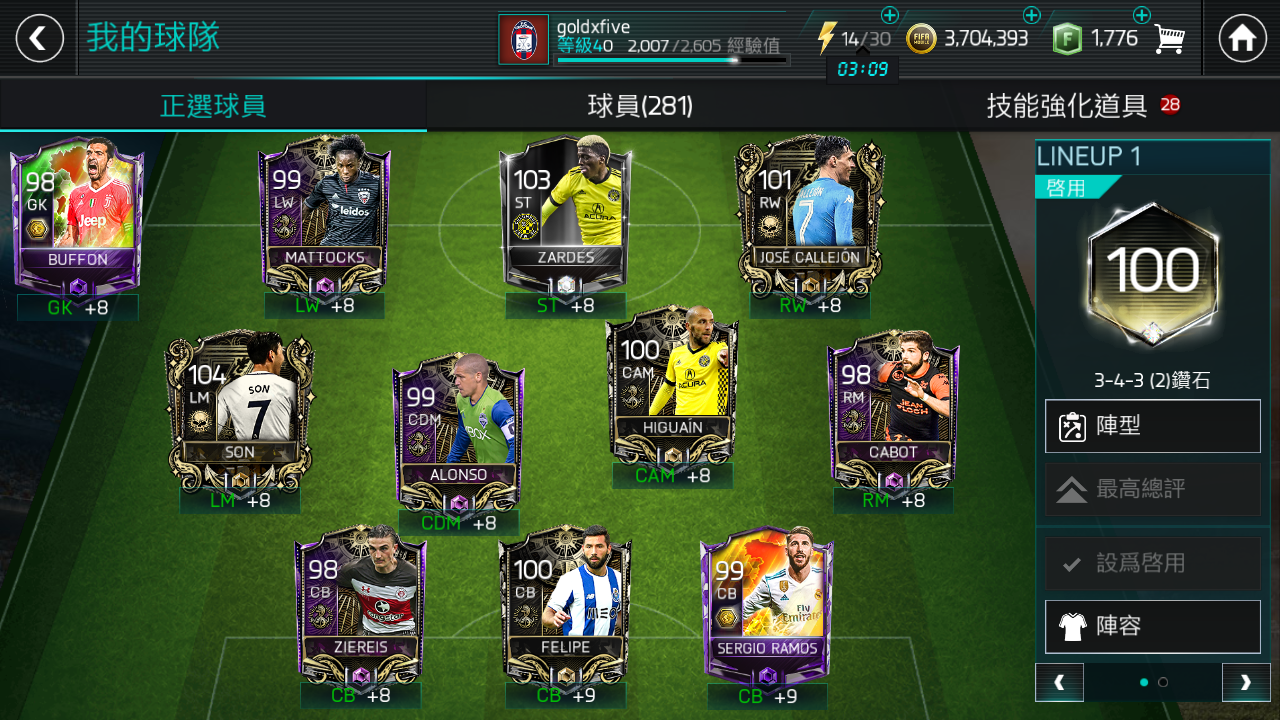Viewport: 1280px width, 720px height.
Task: Click the 啓用 ribbon on LINEUP 1
Action: 1066,186
